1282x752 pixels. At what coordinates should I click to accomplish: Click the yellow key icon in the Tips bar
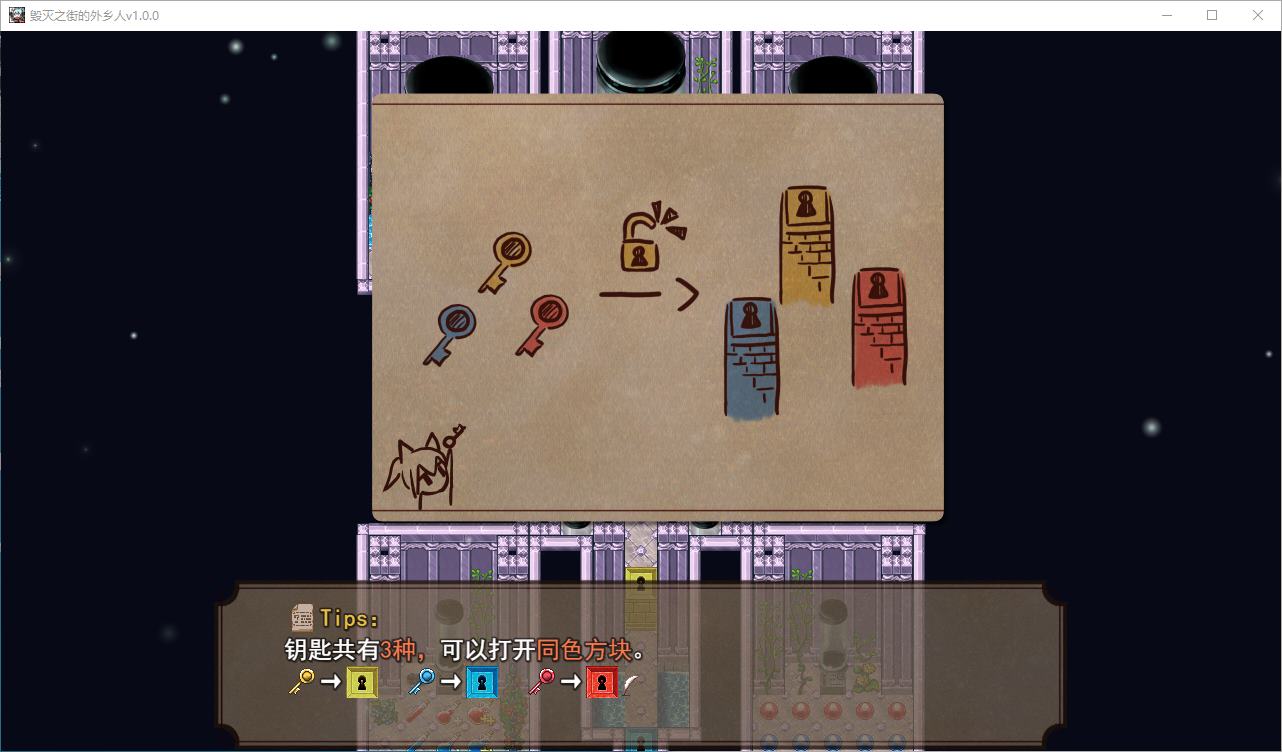[301, 682]
